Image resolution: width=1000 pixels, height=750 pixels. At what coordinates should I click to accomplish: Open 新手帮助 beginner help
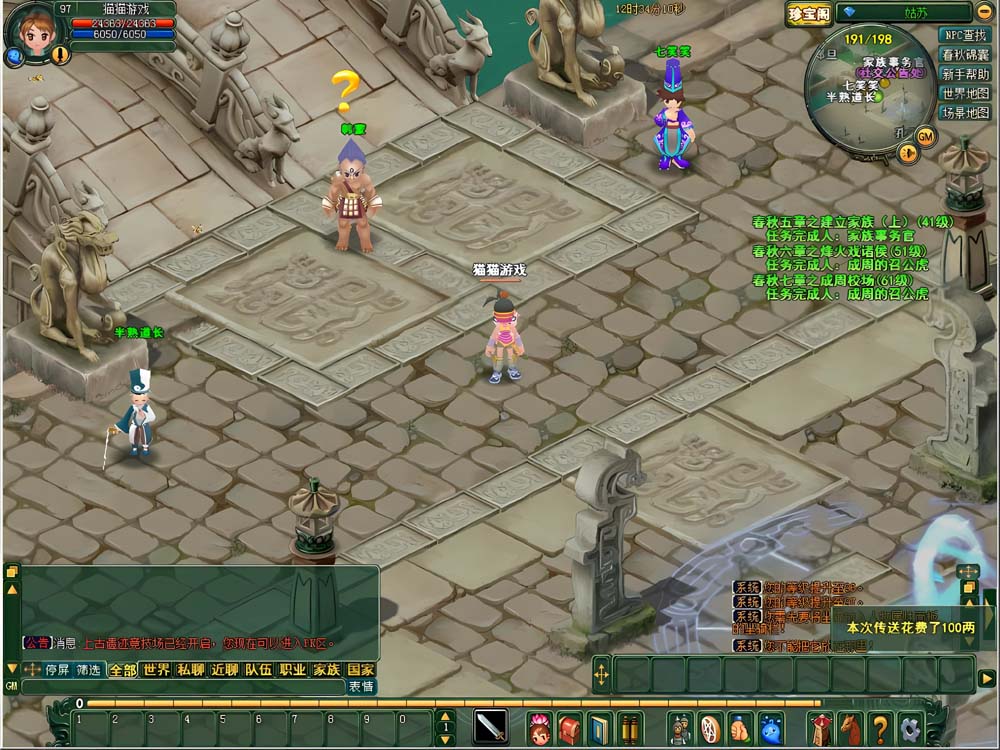click(x=965, y=74)
